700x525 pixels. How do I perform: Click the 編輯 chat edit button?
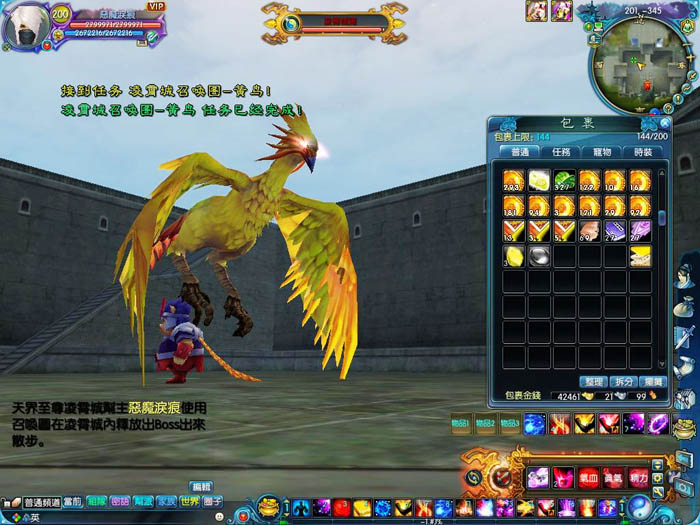(x=201, y=487)
